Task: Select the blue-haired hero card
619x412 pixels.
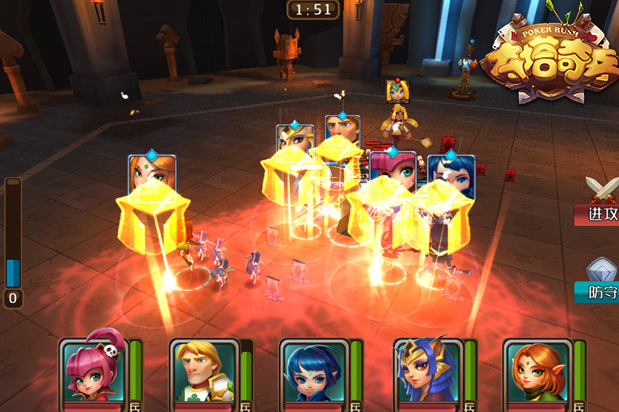Action: pos(313,372)
